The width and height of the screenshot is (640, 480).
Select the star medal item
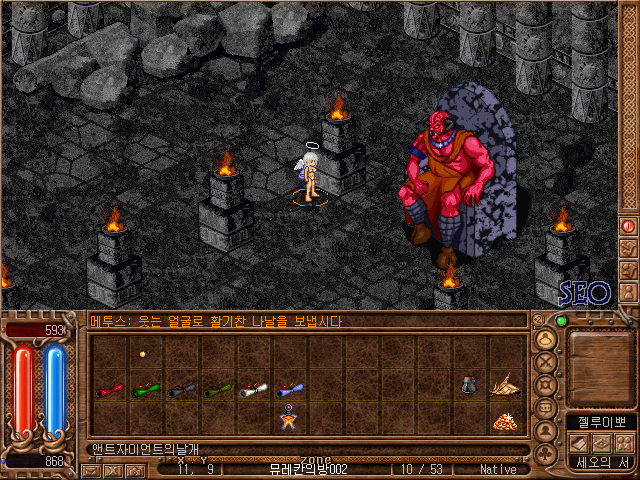290,420
